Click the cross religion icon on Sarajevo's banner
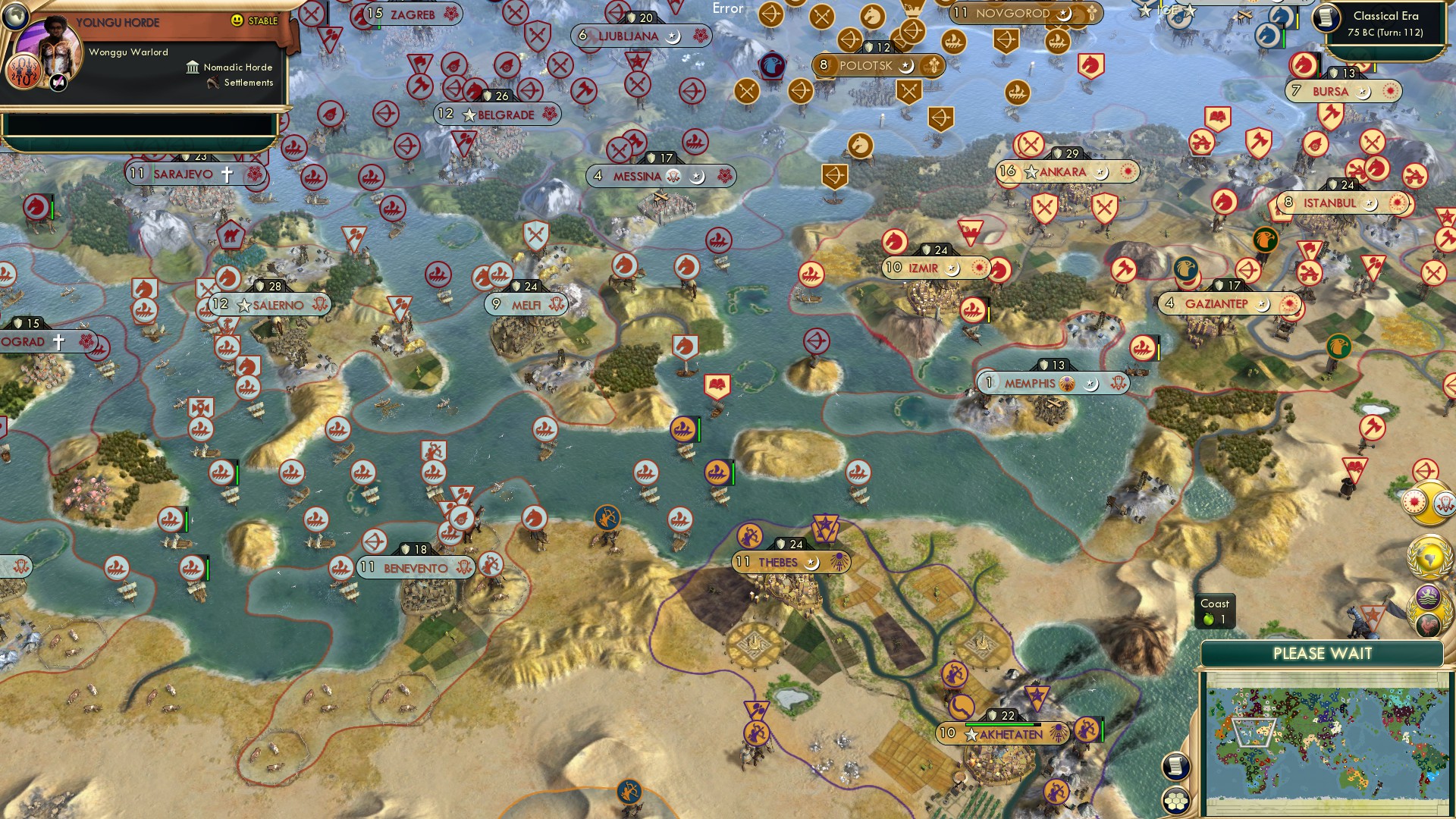Image resolution: width=1456 pixels, height=819 pixels. tap(227, 173)
